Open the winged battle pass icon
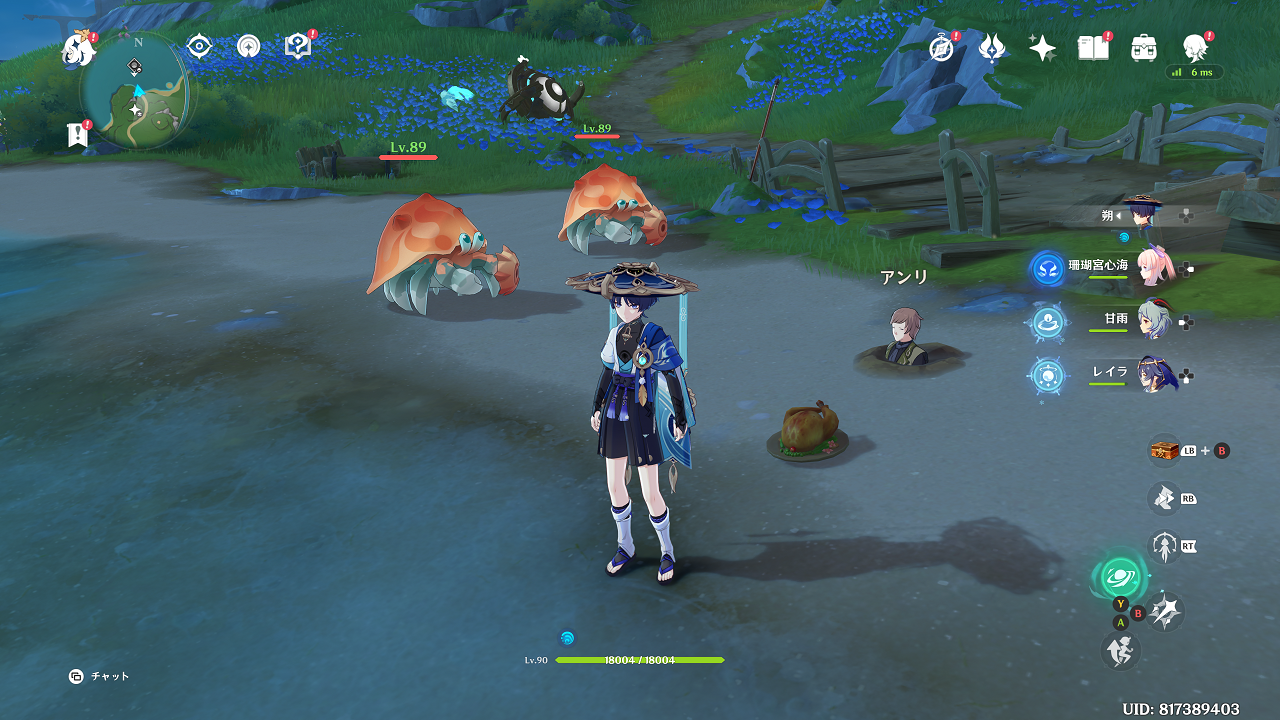Screen dimensions: 1280x720 click(992, 47)
